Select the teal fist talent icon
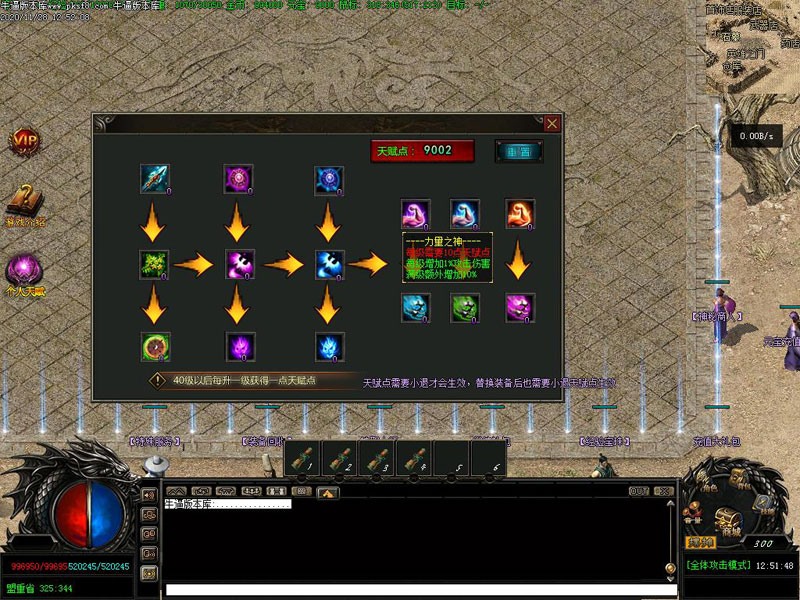The image size is (800, 600). 416,307
